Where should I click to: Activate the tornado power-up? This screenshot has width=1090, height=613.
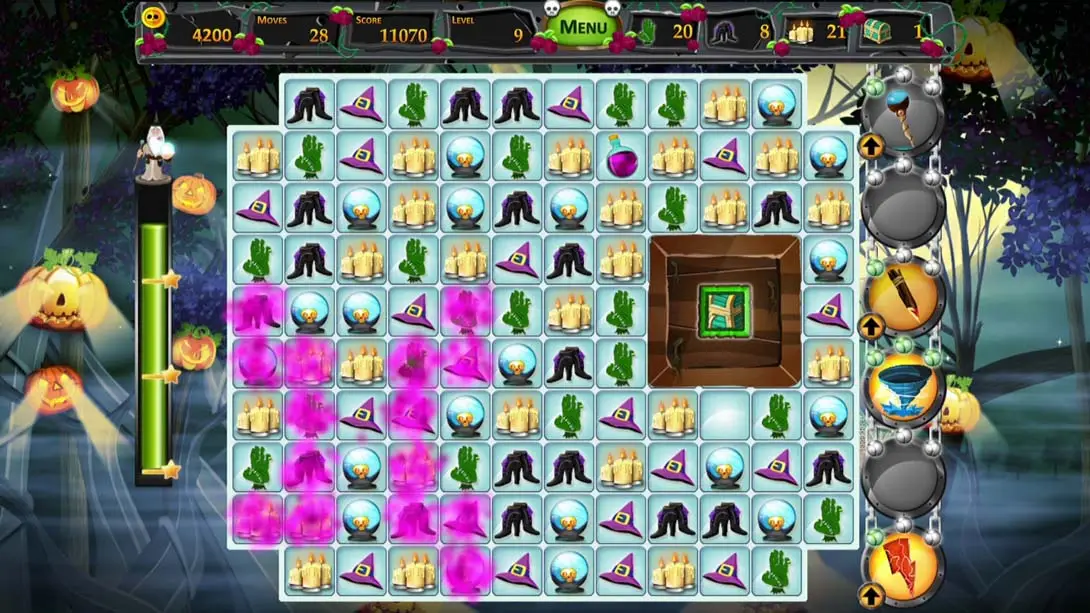(904, 388)
